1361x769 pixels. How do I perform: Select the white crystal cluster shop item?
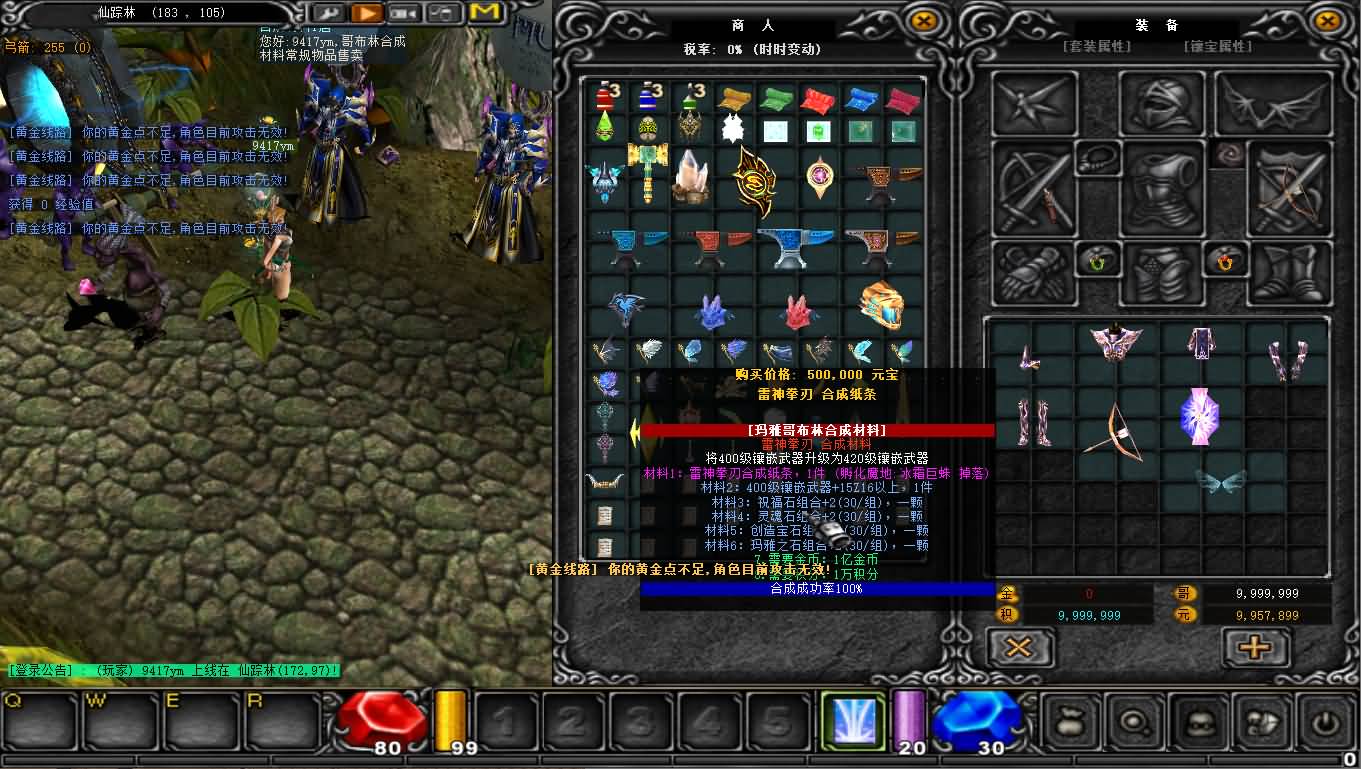pos(691,174)
